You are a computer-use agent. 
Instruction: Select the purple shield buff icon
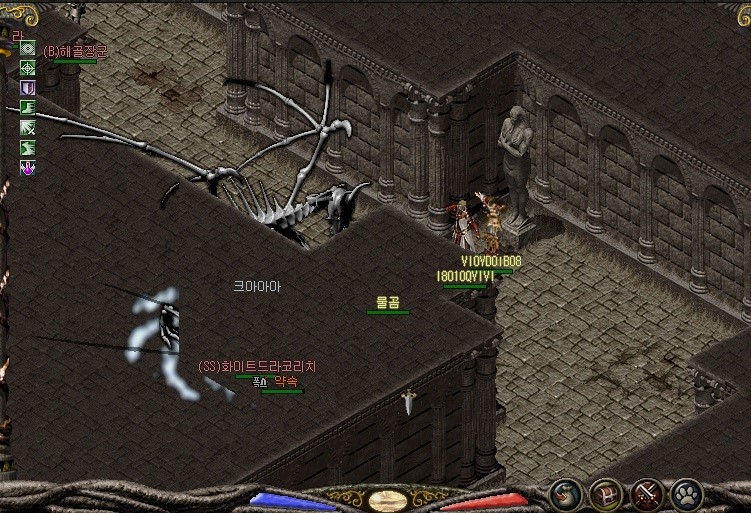28,88
